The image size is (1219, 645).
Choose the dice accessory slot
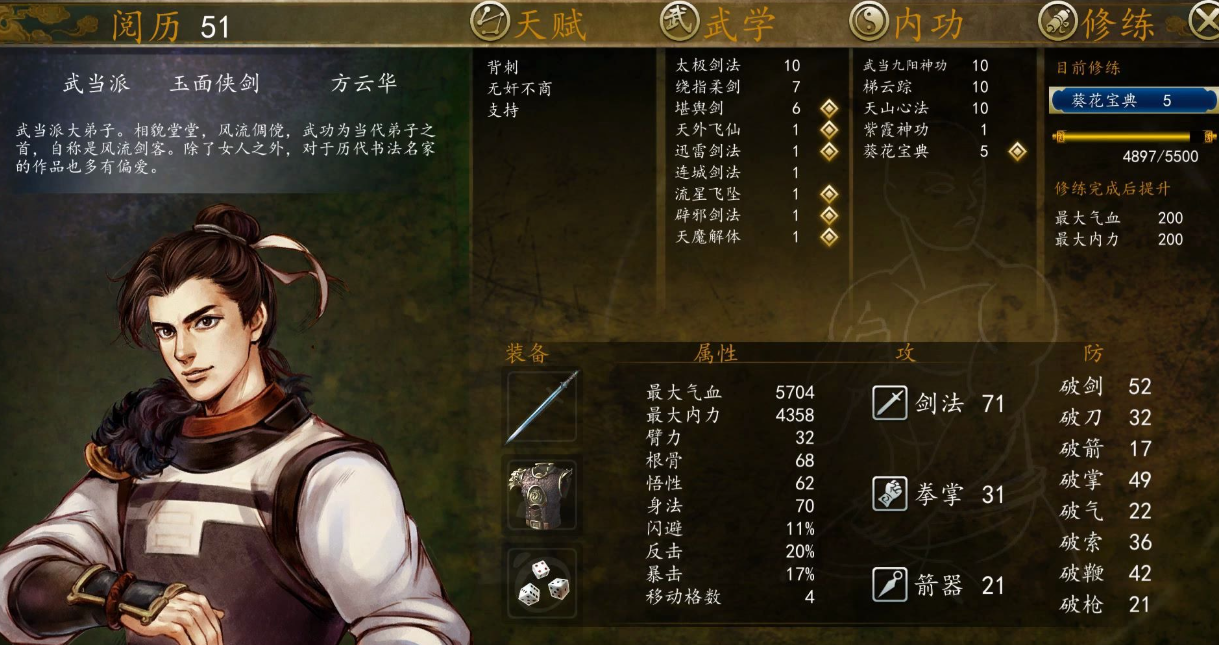tap(542, 581)
